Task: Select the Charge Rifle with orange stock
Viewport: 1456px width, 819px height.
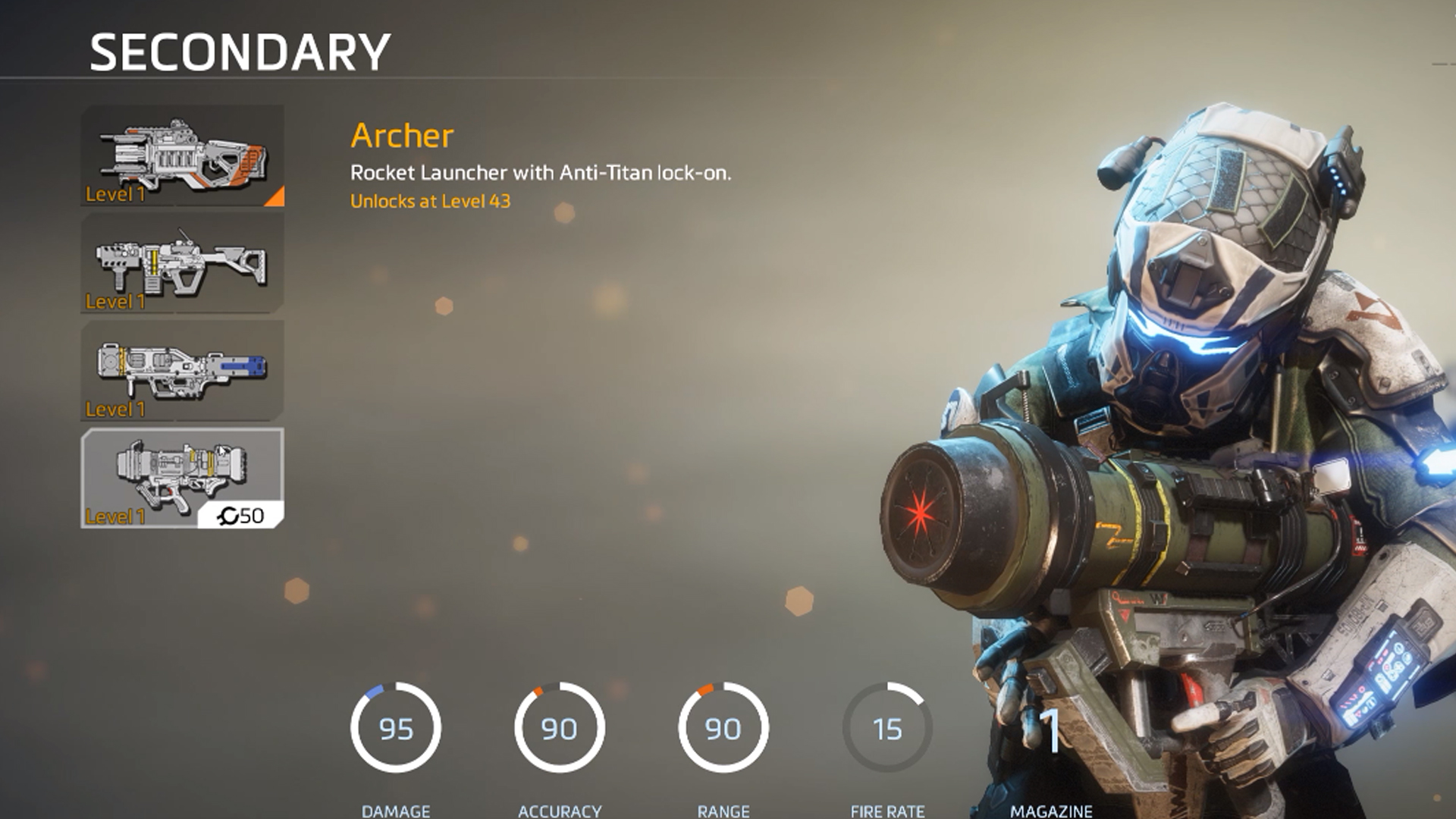Action: [x=182, y=156]
